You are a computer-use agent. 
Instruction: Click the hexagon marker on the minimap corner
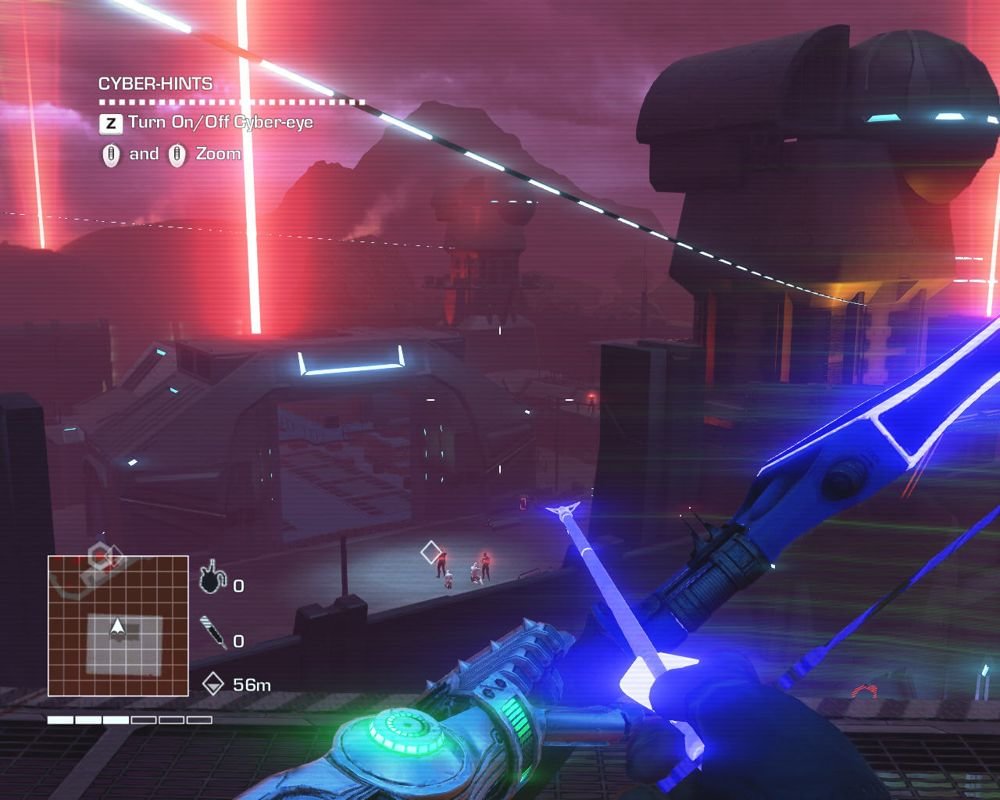pyautogui.click(x=102, y=556)
